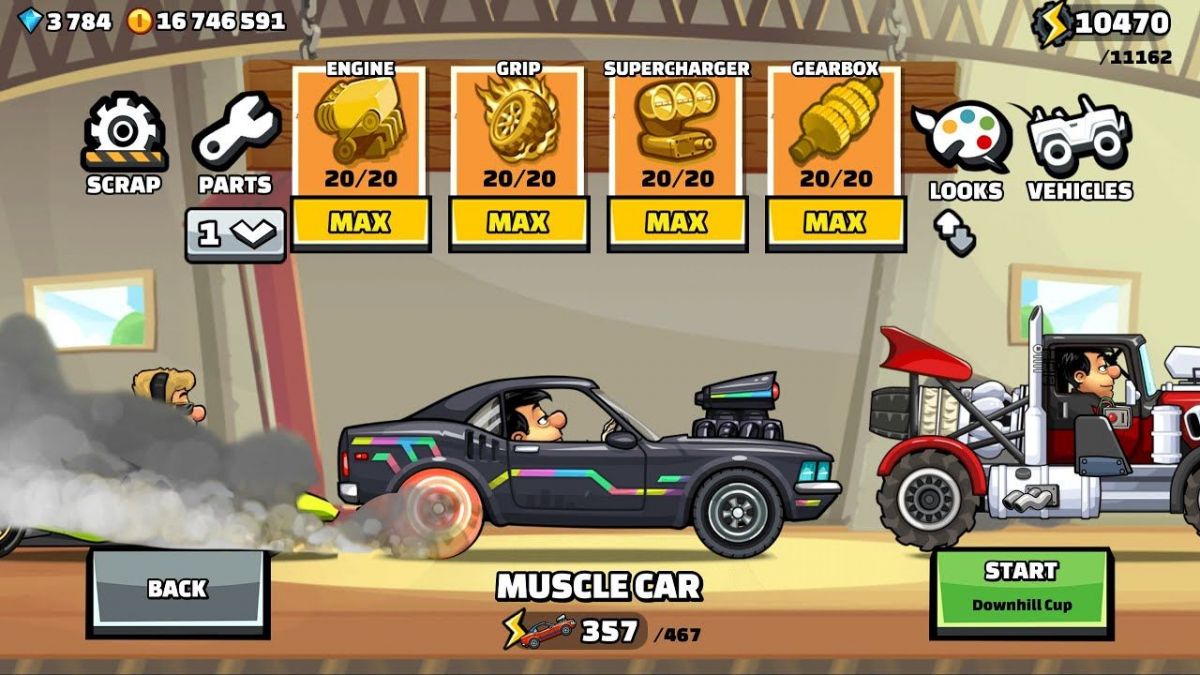
Task: Click the MAX button under Gearbox
Action: coord(835,222)
